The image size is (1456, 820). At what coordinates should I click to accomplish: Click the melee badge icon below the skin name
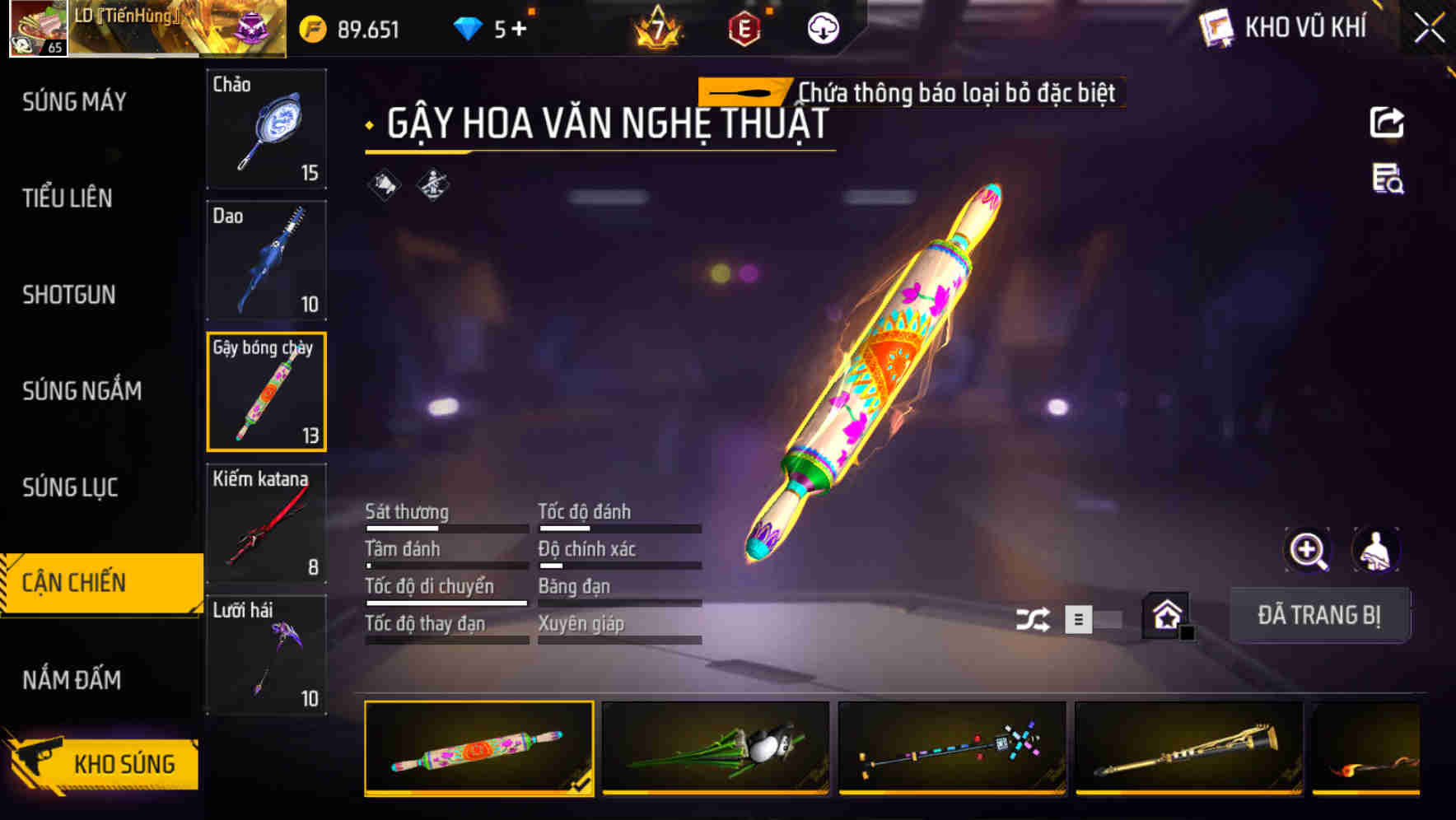[x=380, y=184]
